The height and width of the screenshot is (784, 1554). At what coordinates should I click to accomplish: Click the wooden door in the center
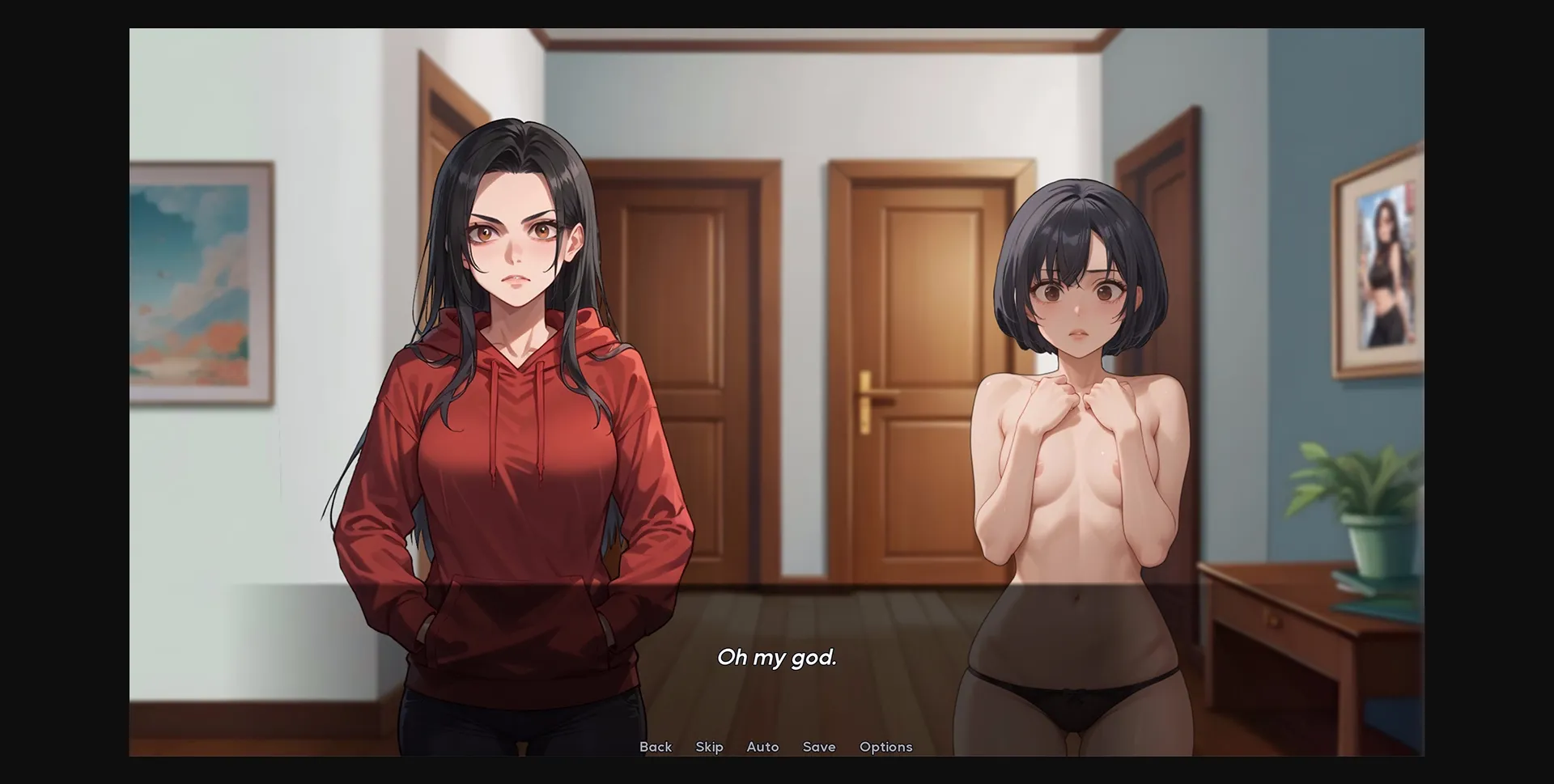pyautogui.click(x=915, y=364)
